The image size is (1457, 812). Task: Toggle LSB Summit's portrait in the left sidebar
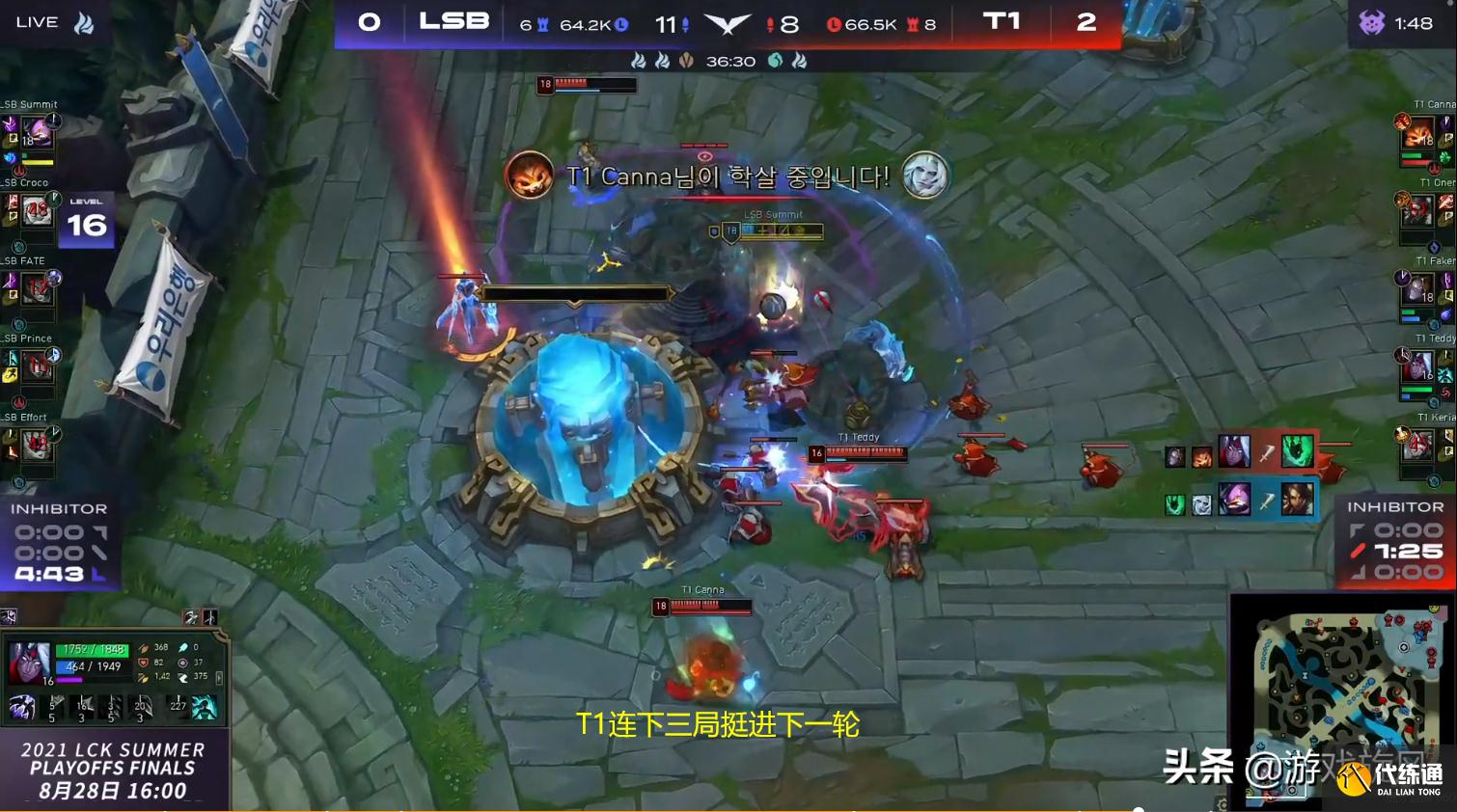(39, 129)
